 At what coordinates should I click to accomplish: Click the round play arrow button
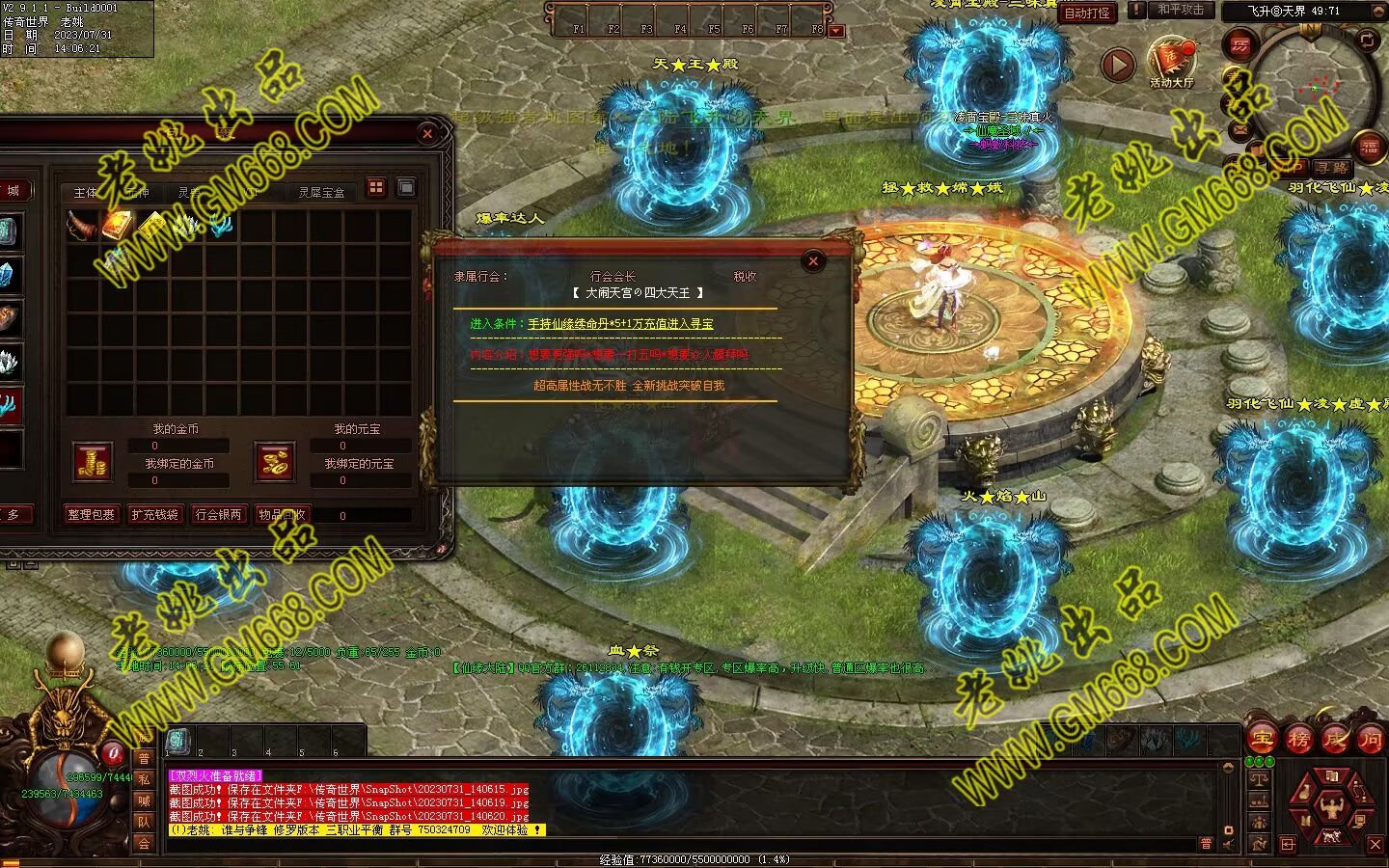[1118, 66]
